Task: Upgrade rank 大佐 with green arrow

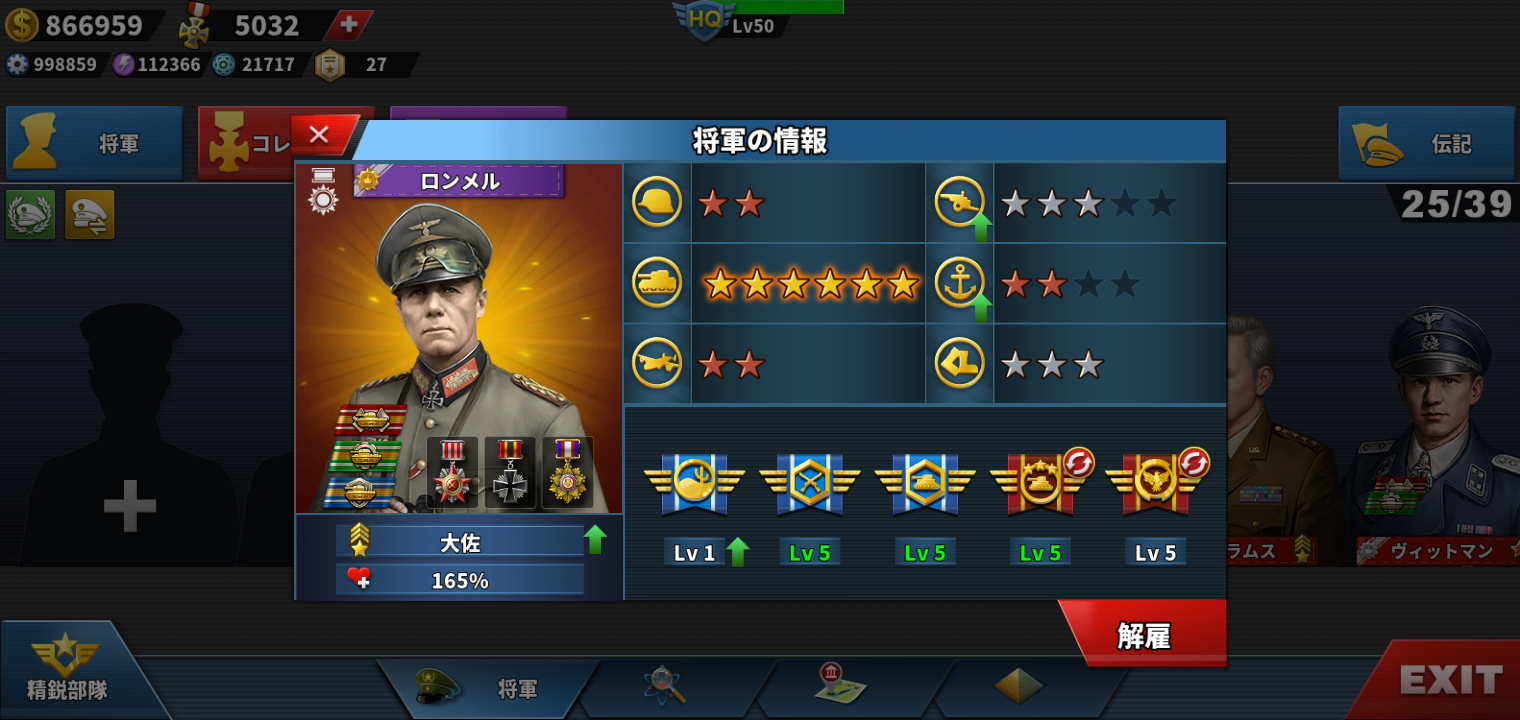Action: click(595, 540)
